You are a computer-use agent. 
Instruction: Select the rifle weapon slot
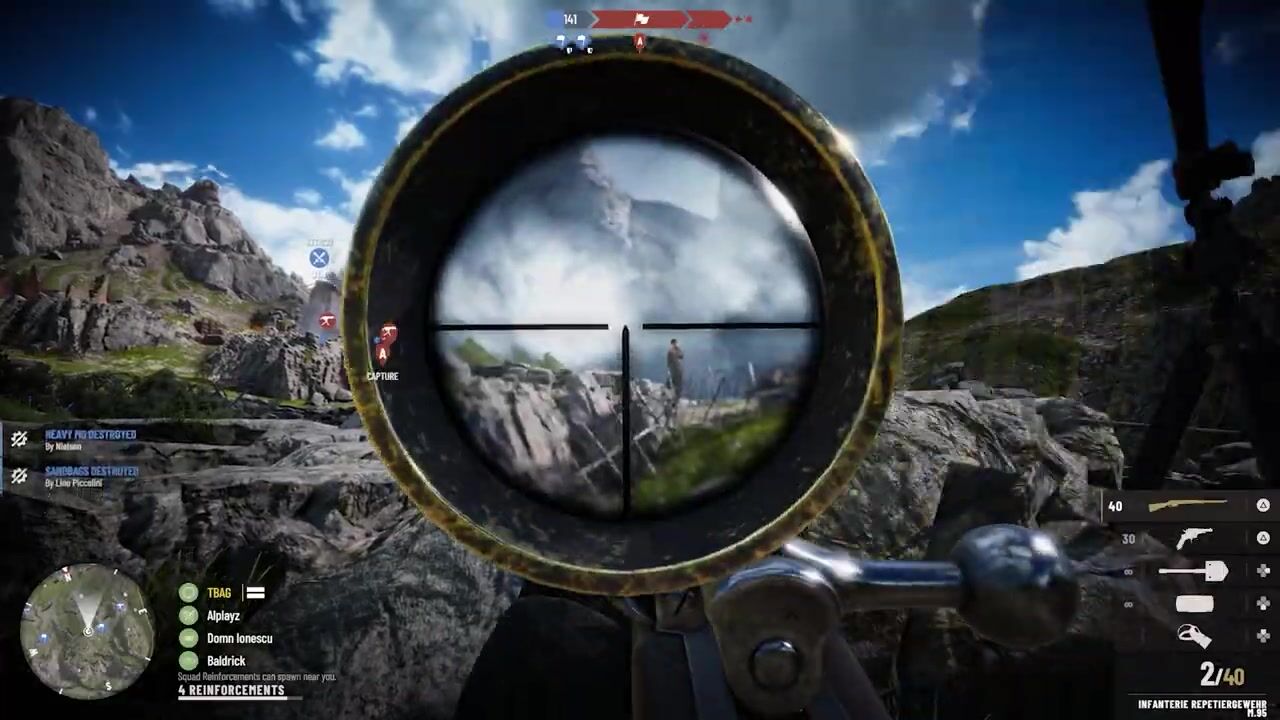(x=1188, y=506)
